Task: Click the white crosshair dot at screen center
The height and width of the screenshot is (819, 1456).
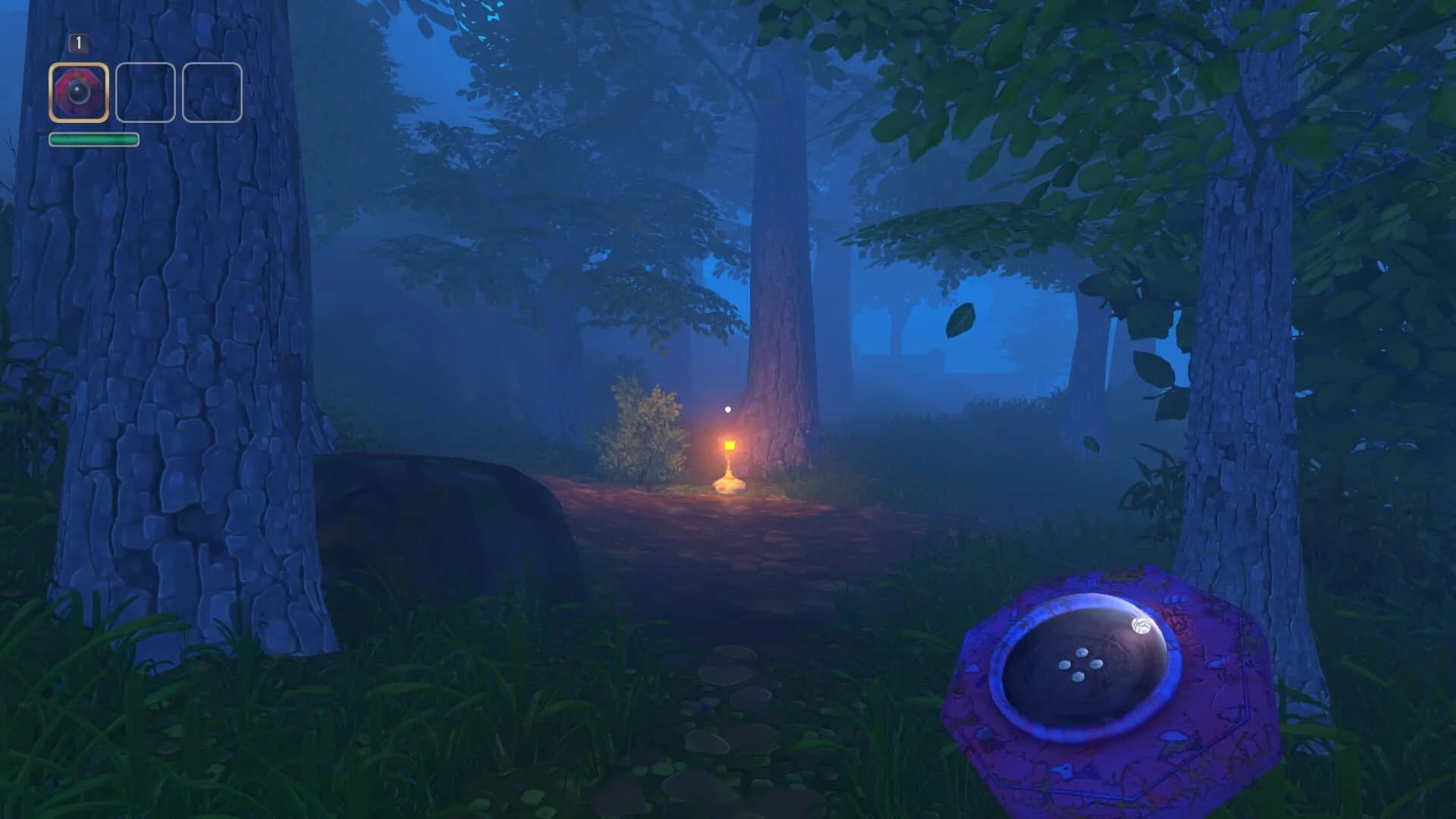Action: coord(728,409)
